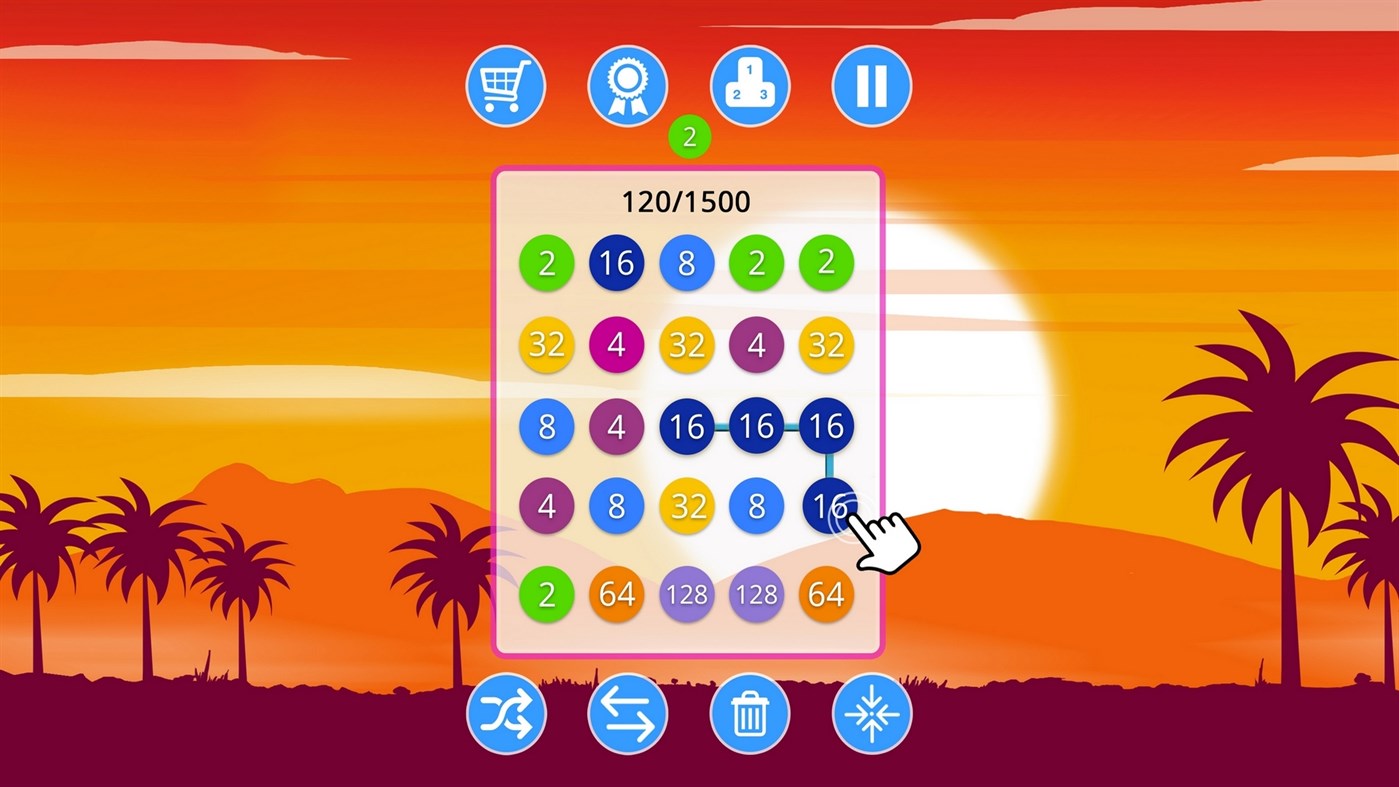Trigger the merge inward-arrows power-up
This screenshot has width=1399, height=787.
coord(870,712)
